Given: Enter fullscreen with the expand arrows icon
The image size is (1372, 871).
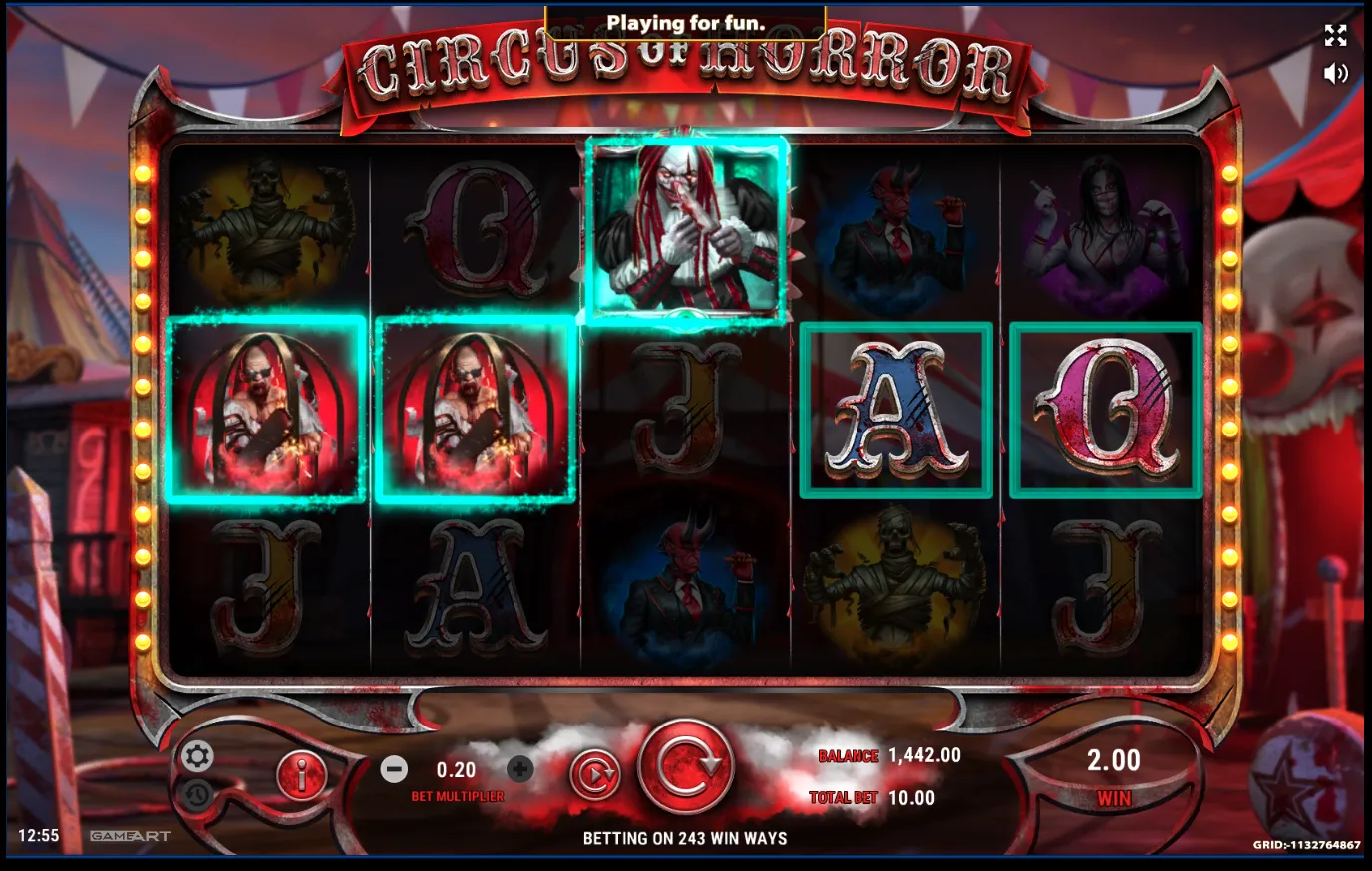Looking at the screenshot, I should click(1335, 35).
